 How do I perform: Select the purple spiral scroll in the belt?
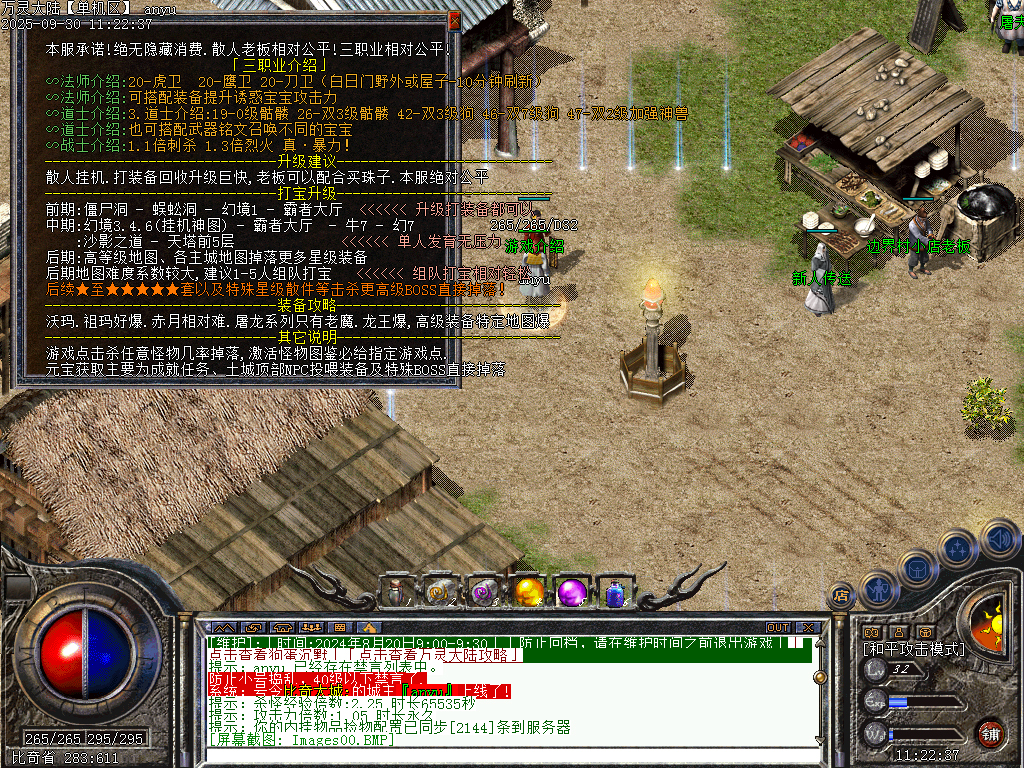click(484, 592)
